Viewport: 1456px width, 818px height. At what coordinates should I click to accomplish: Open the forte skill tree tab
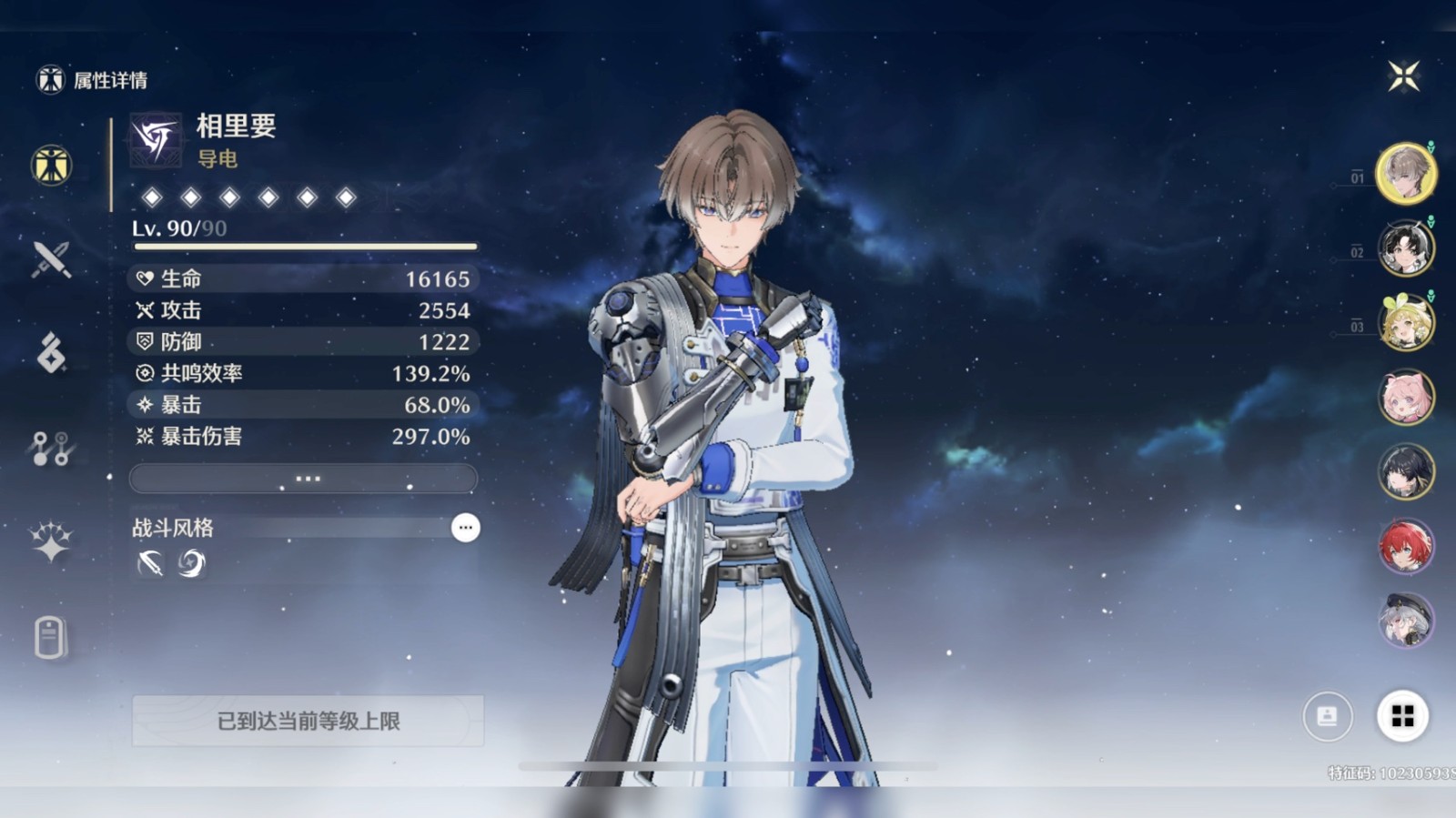[51, 449]
